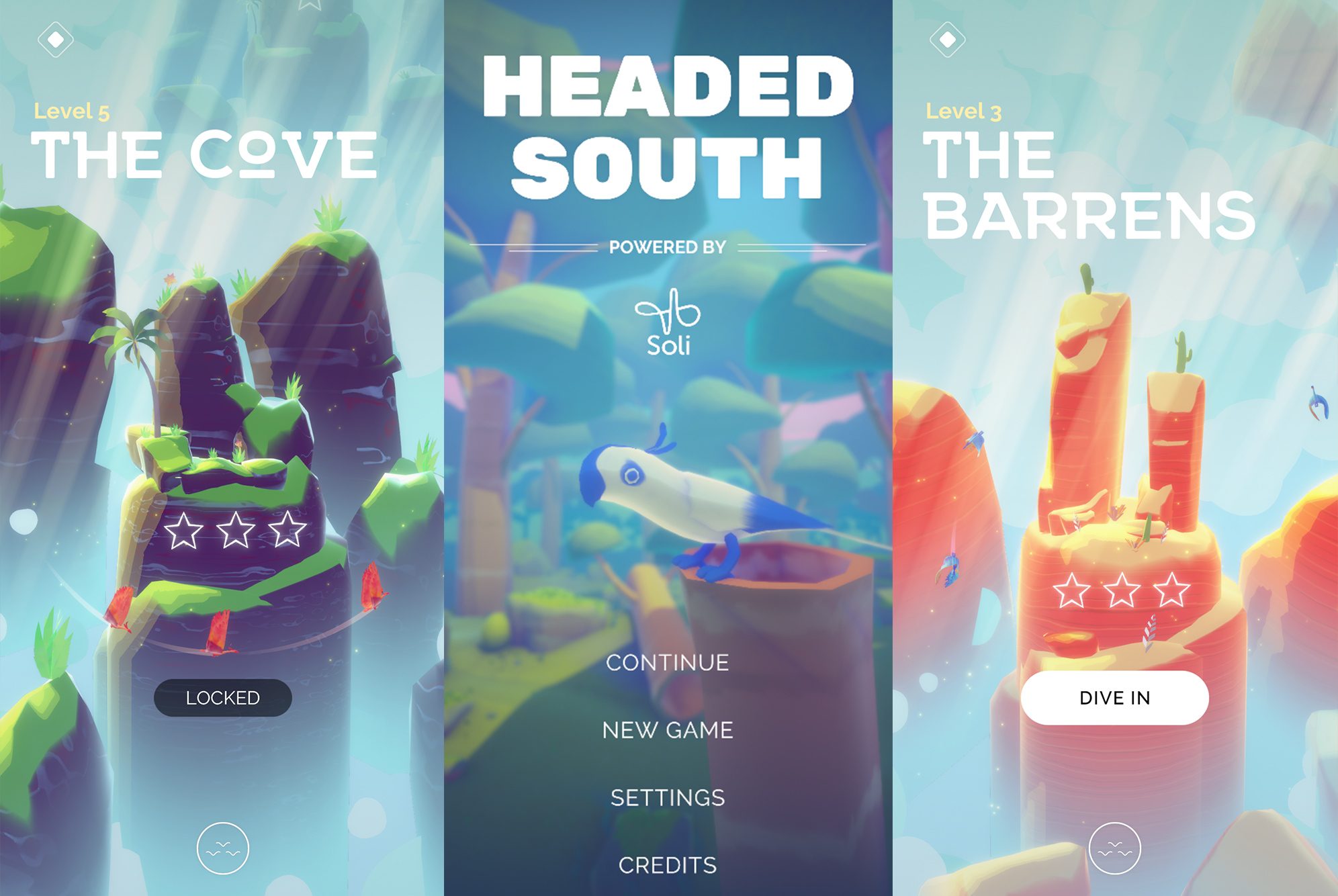Tap the flying birds circle icon below The Cove
The width and height of the screenshot is (1338, 896).
click(222, 848)
